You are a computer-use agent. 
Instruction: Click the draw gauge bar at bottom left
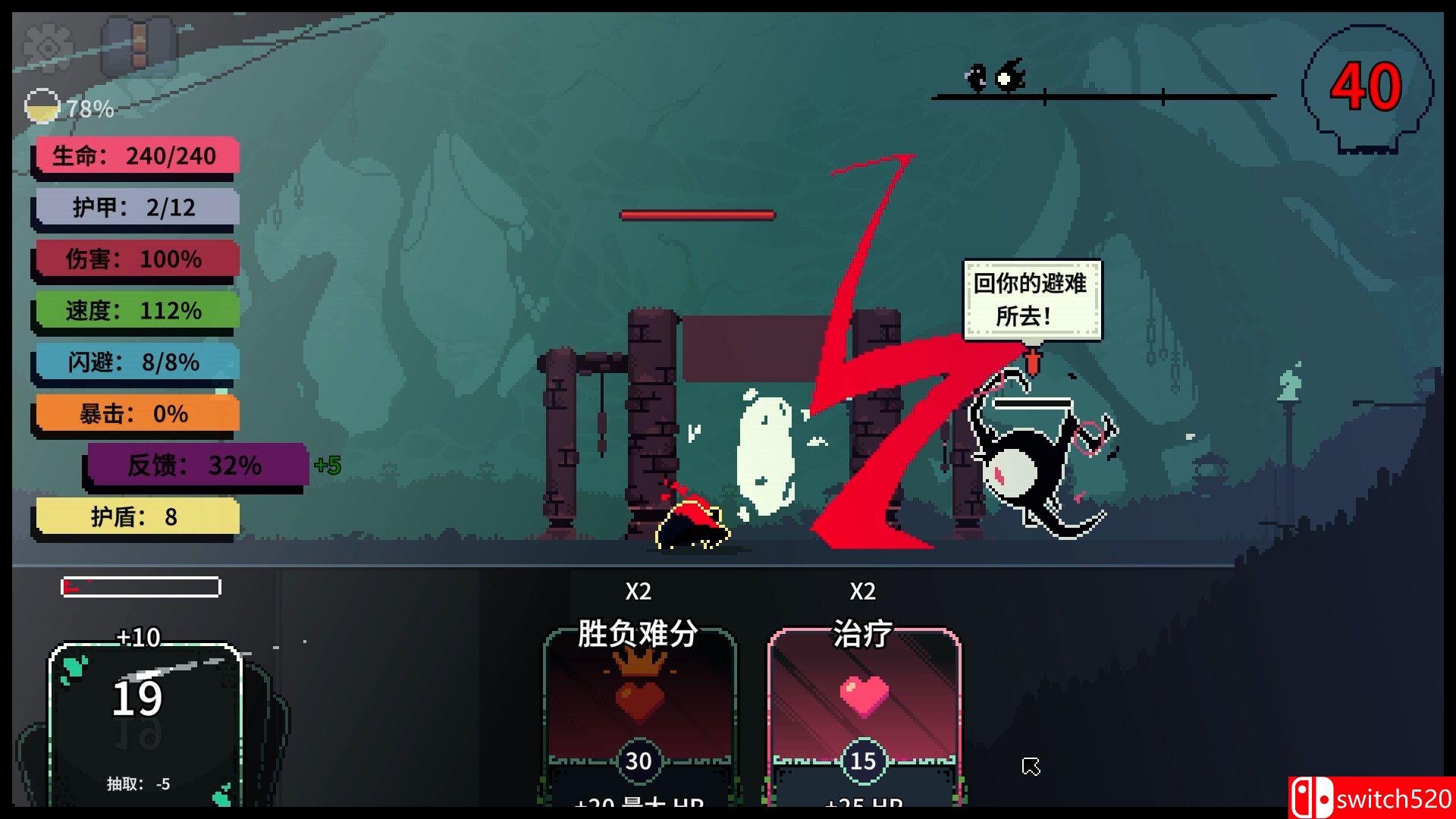point(140,588)
